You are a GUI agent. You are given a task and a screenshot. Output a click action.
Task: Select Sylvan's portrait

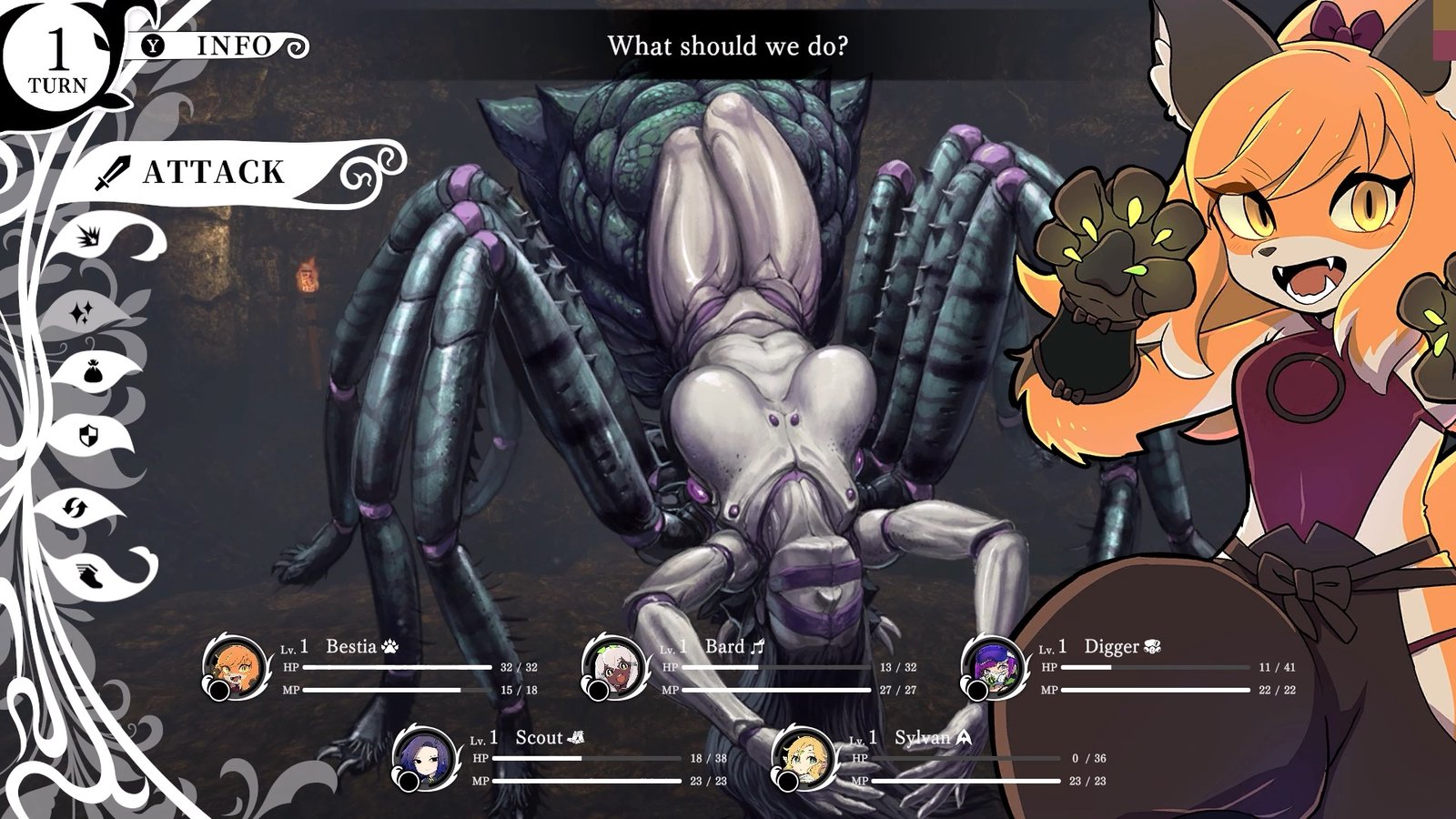click(804, 758)
